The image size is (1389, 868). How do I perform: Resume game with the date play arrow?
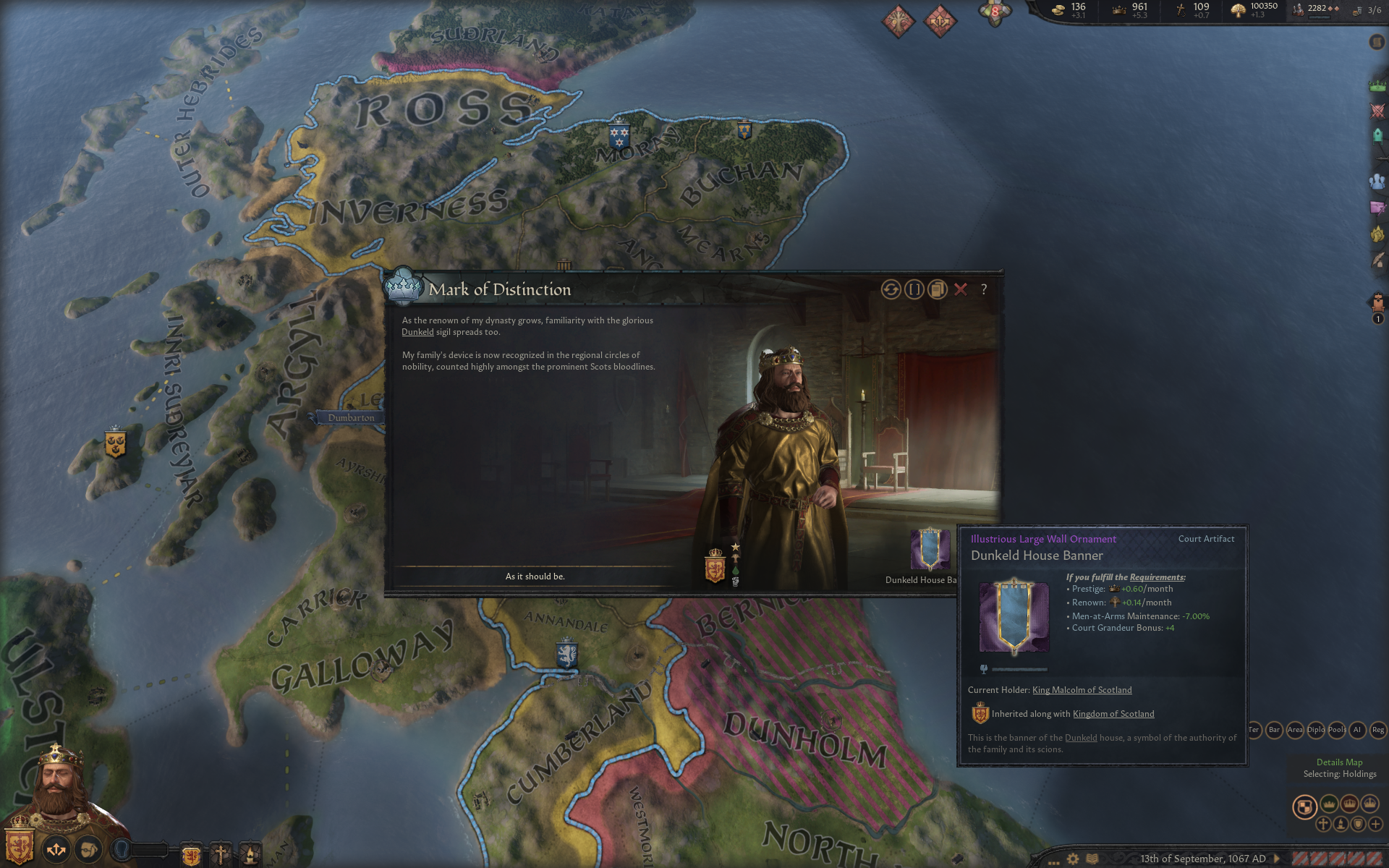[x=1277, y=859]
